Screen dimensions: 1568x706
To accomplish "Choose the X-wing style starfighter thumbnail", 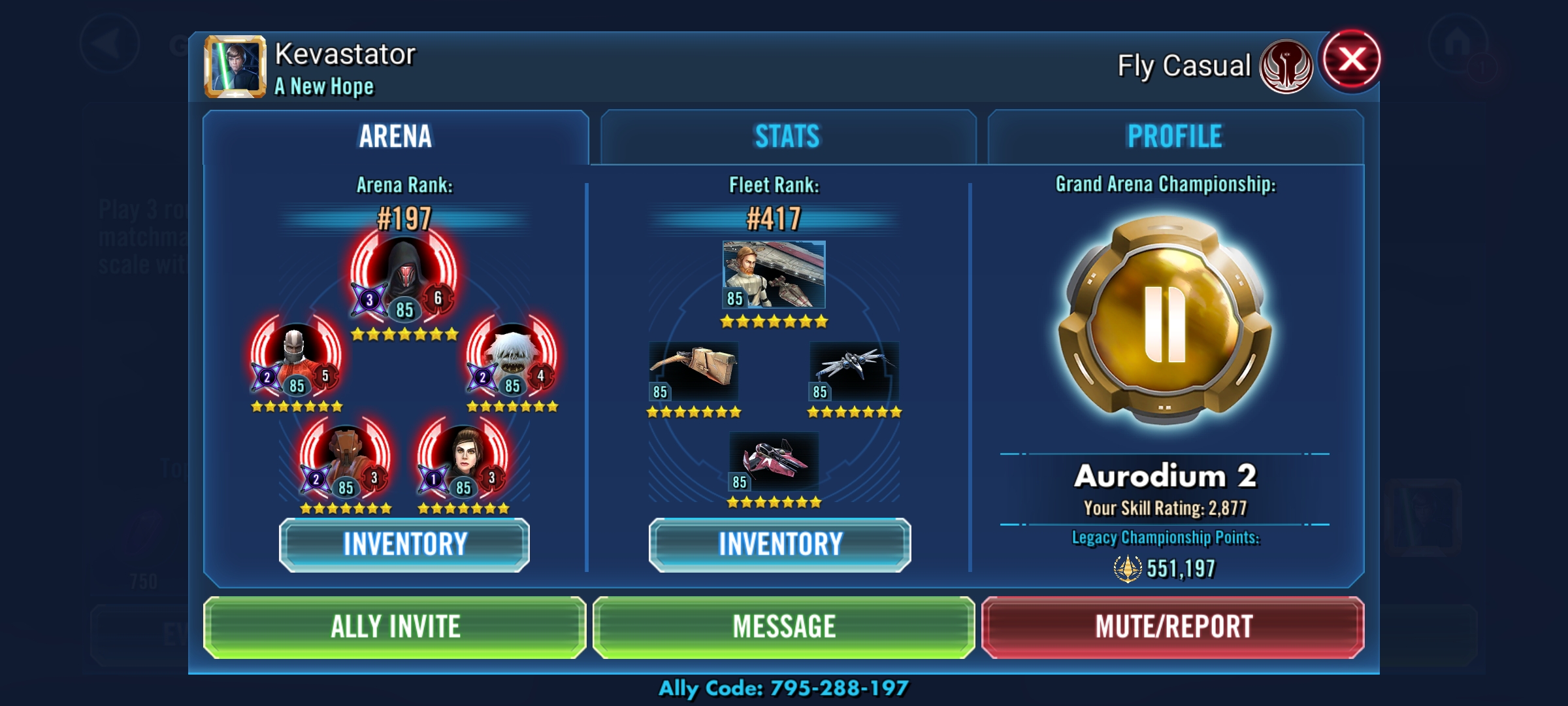I will click(855, 371).
